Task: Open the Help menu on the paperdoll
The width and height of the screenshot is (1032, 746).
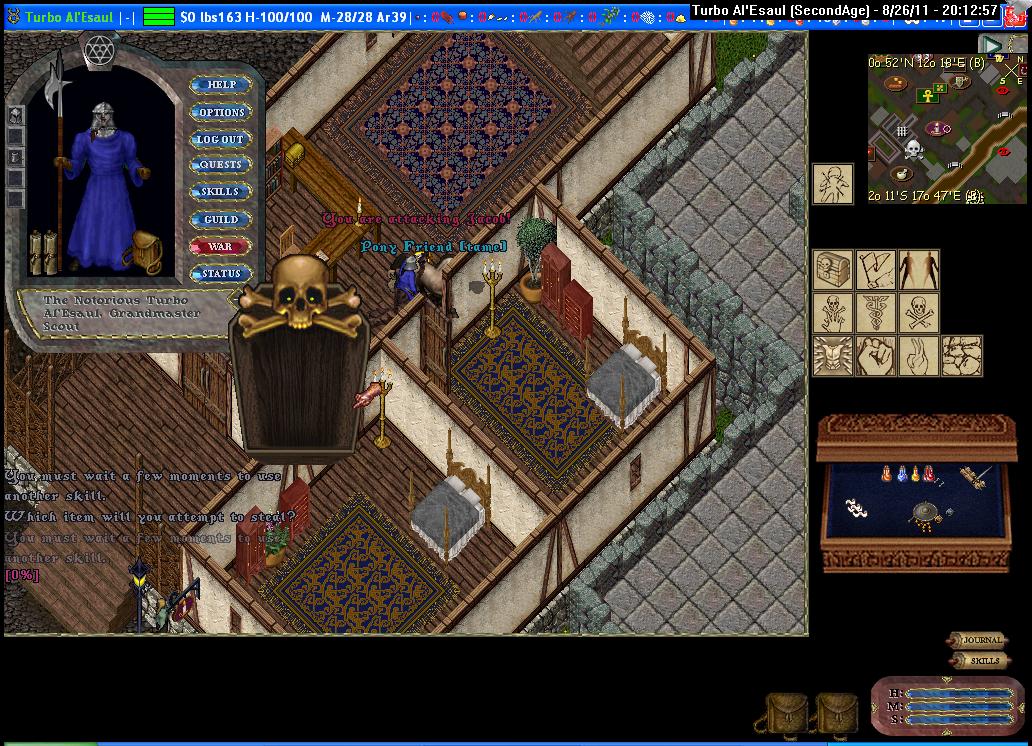Action: (221, 85)
